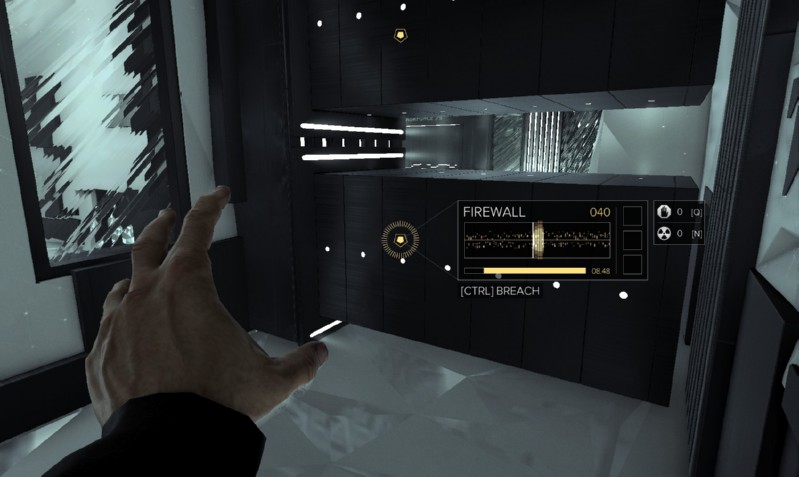This screenshot has width=799, height=477.
Task: Select the firewall node shield icon
Action: click(x=401, y=240)
